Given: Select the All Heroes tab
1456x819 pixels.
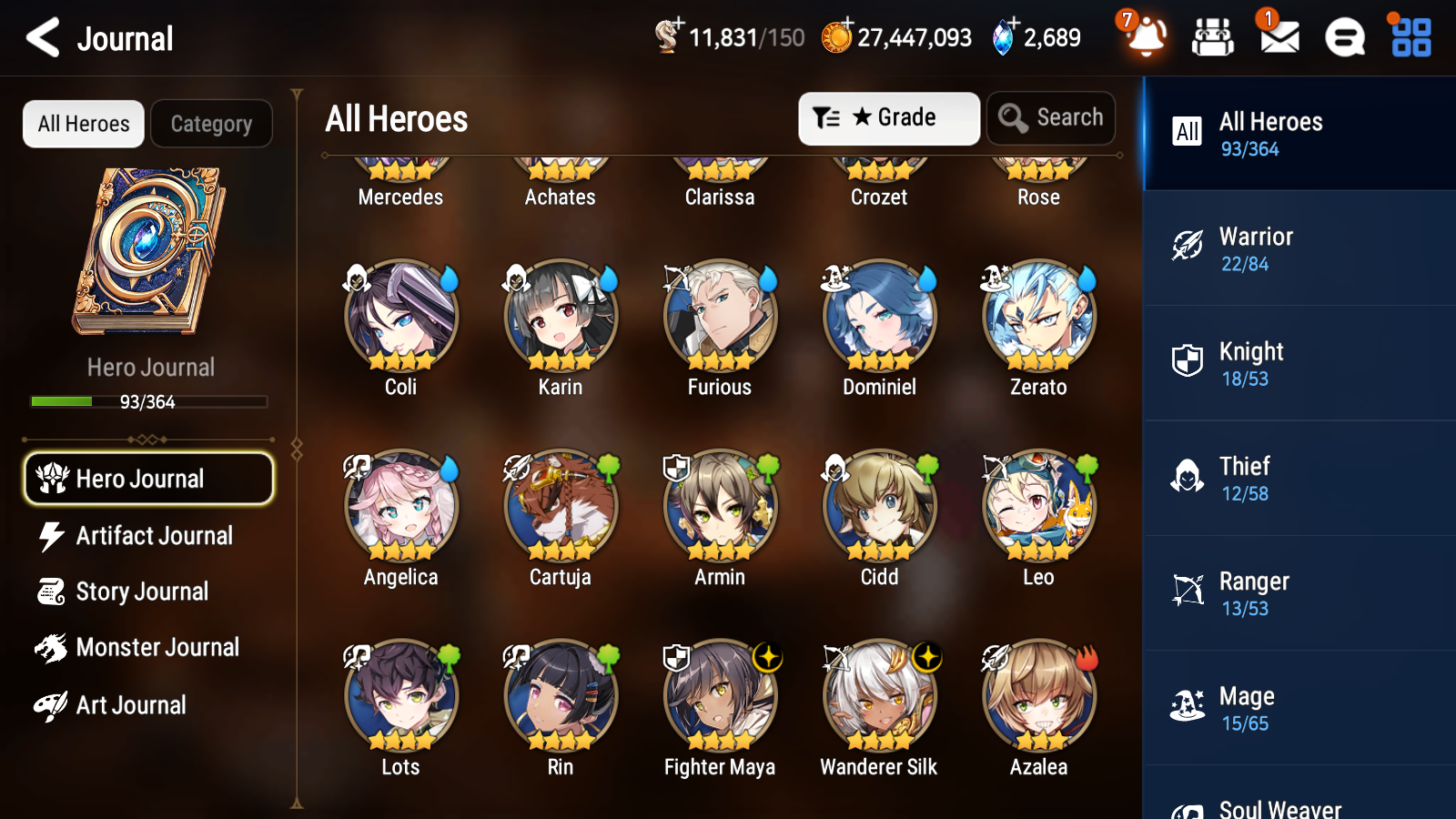Looking at the screenshot, I should coord(83,124).
